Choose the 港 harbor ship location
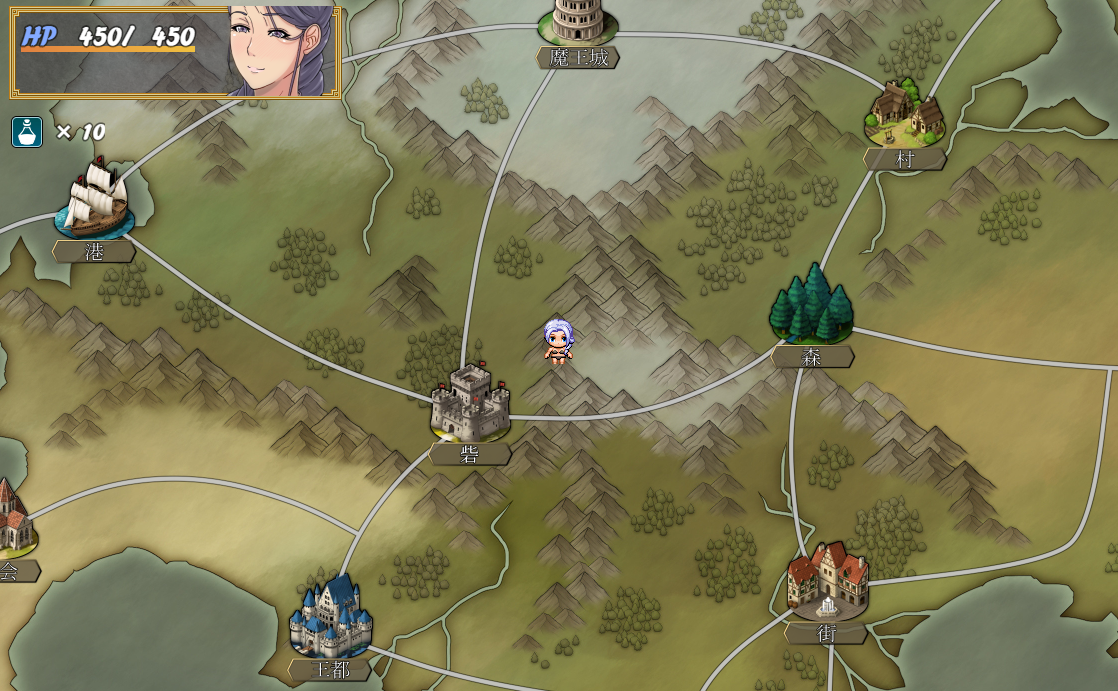Image resolution: width=1118 pixels, height=691 pixels. tap(94, 201)
